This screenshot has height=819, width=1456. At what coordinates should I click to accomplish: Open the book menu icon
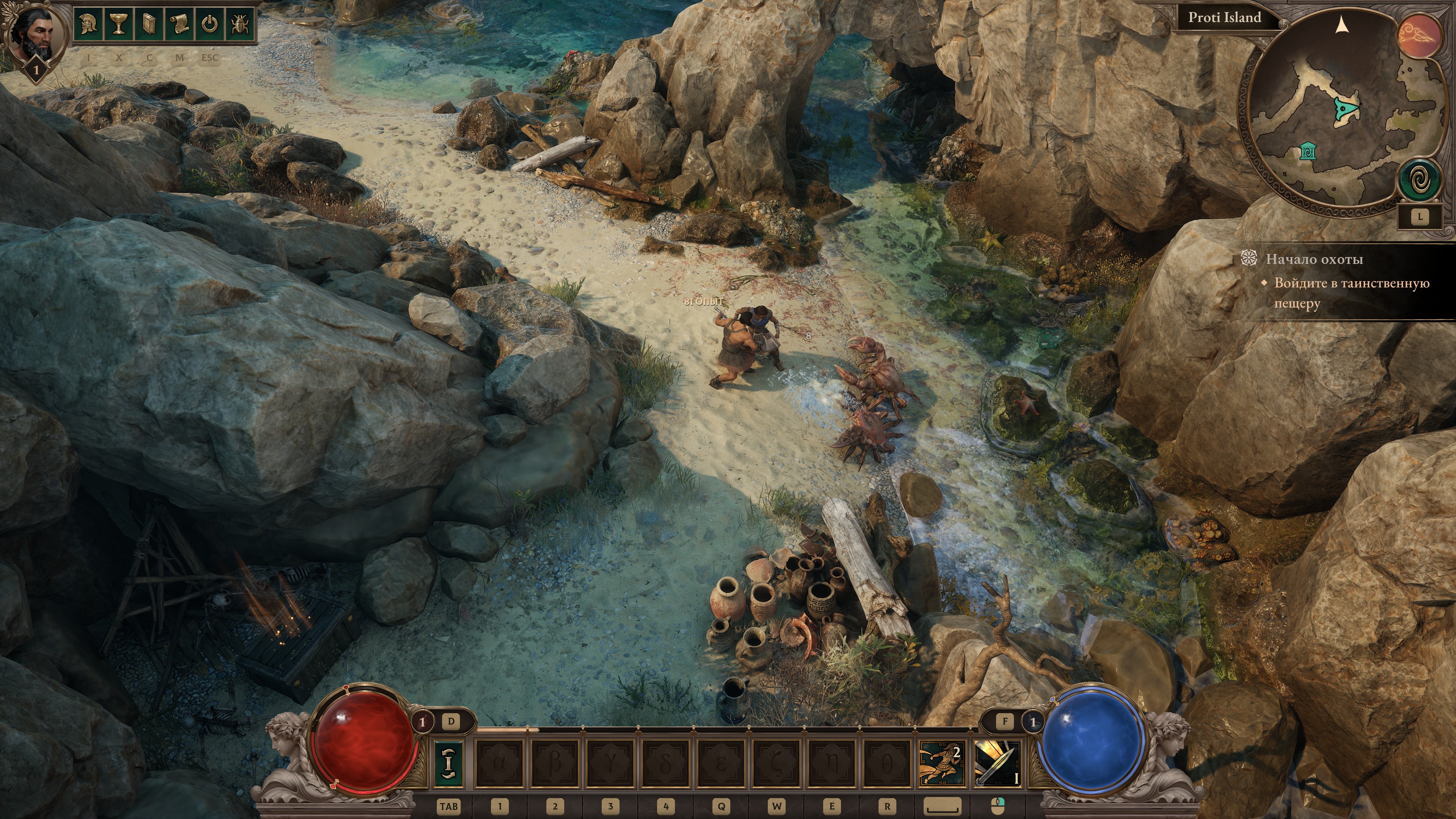[x=149, y=24]
